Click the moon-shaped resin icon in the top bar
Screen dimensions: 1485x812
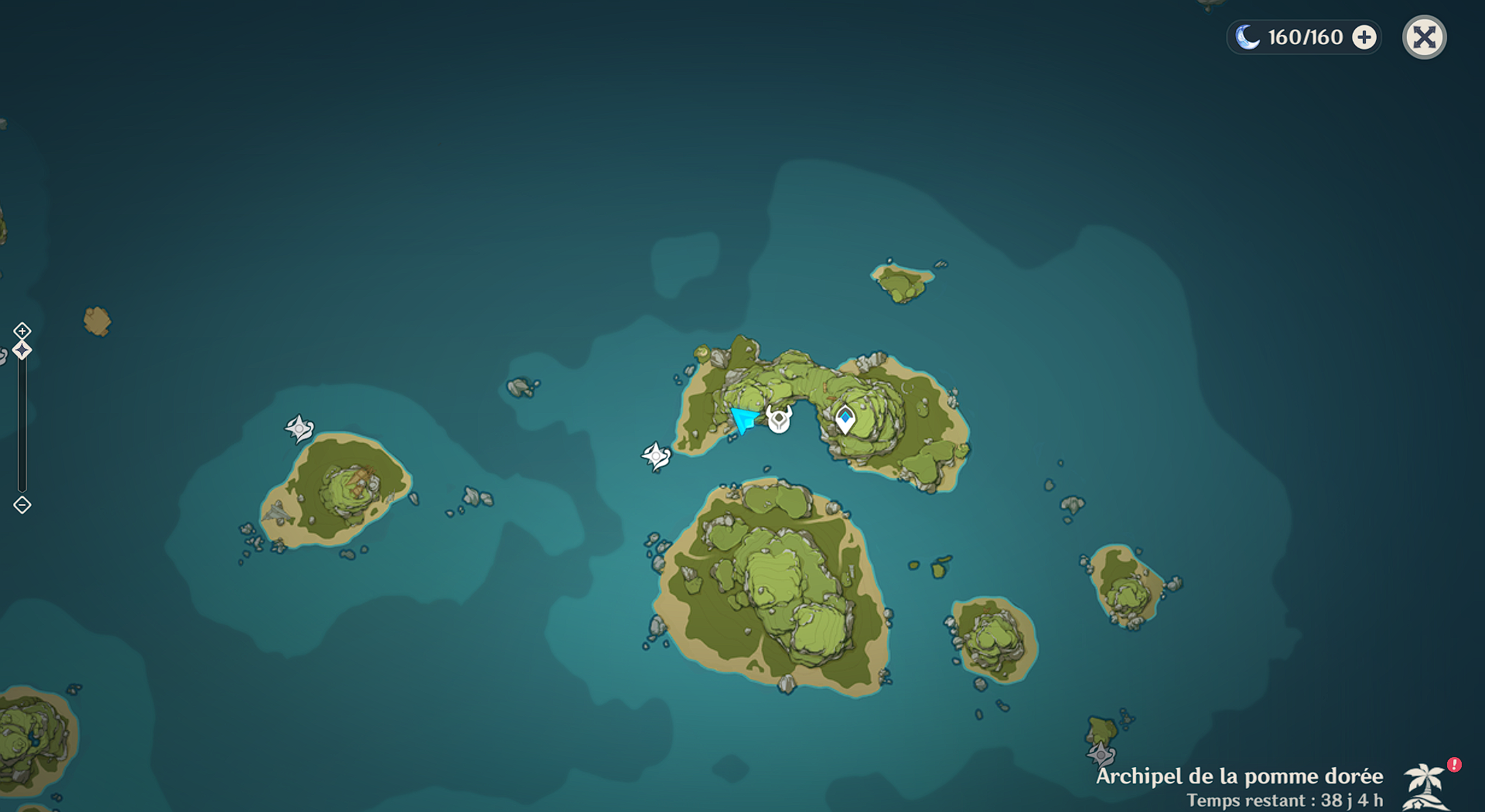1248,36
